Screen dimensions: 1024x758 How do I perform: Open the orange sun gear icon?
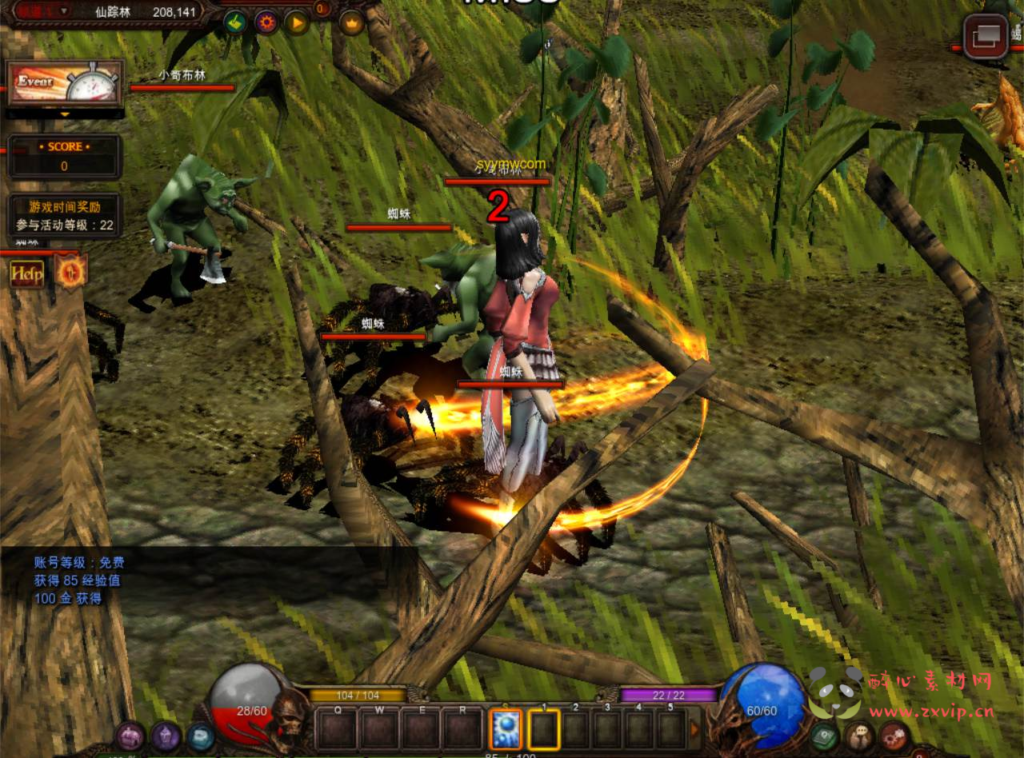pyautogui.click(x=266, y=21)
